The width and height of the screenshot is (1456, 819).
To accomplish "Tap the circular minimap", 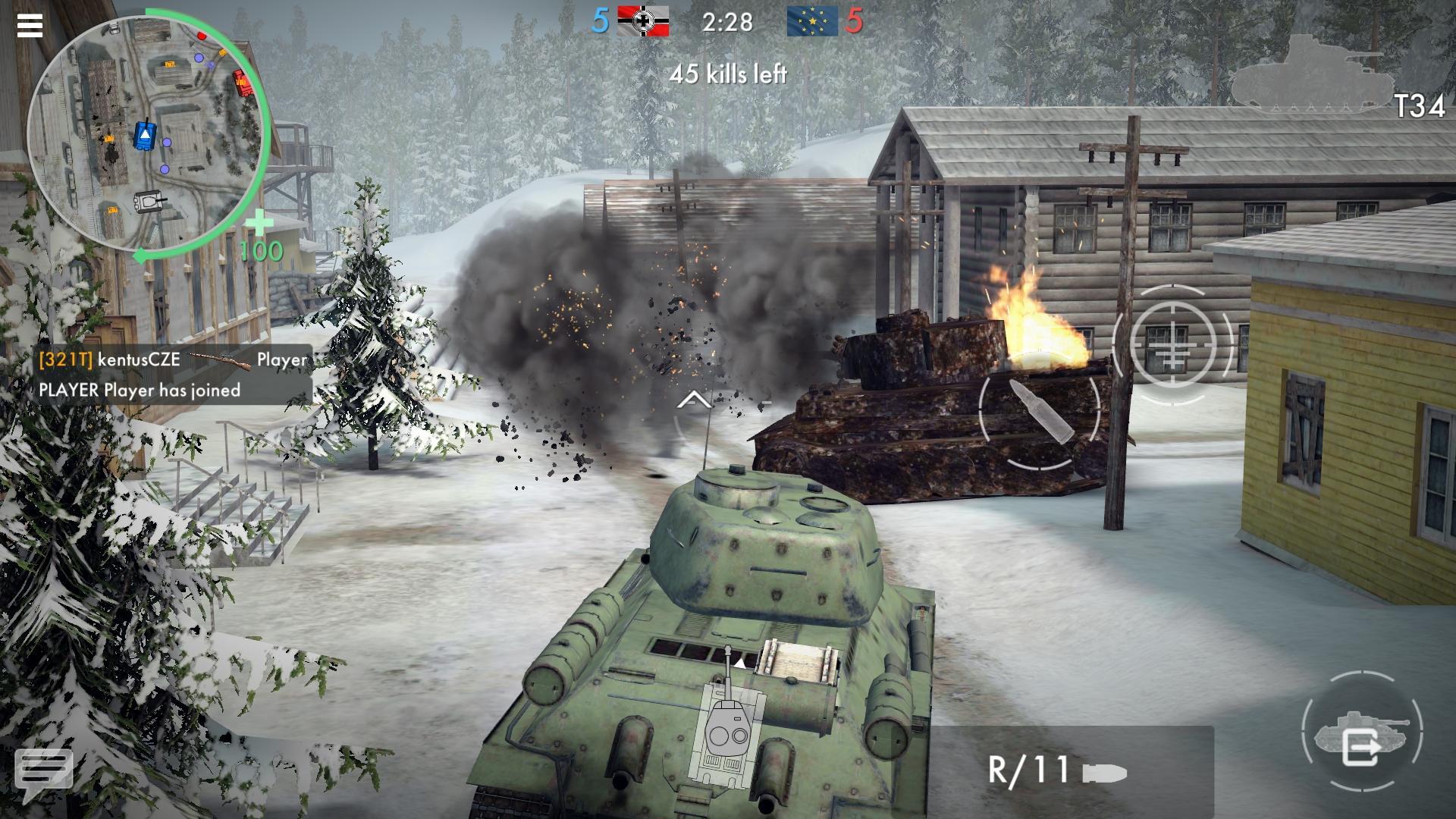I will pyautogui.click(x=148, y=136).
